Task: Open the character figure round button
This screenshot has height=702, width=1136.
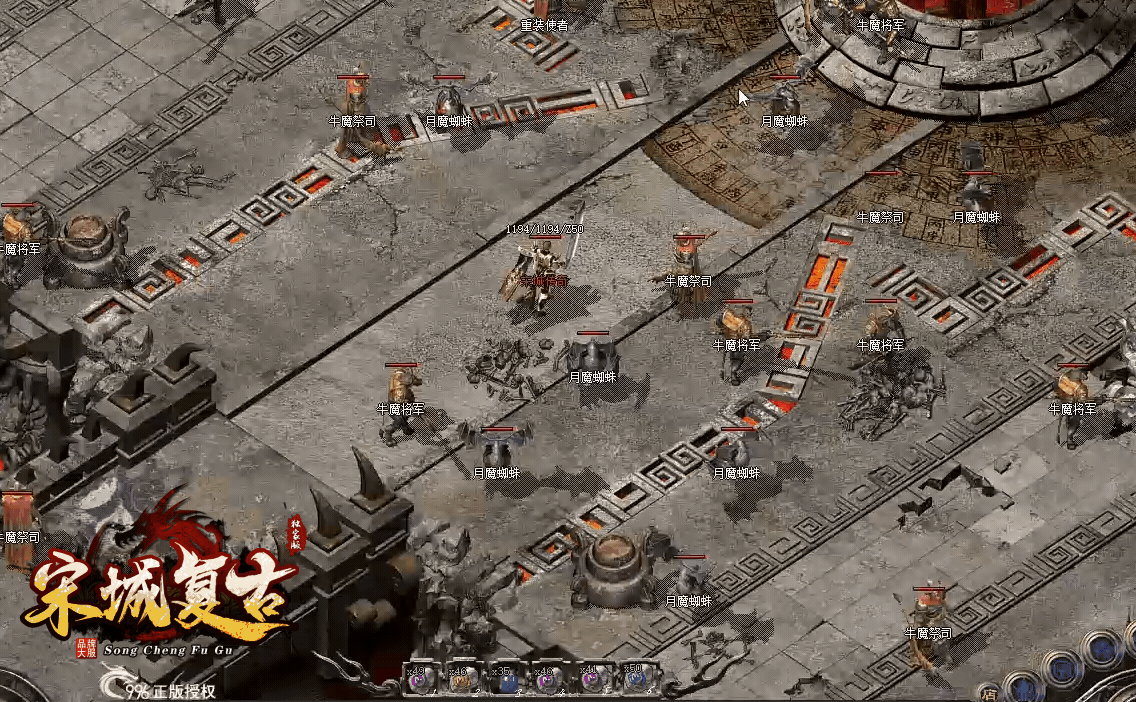Action: pyautogui.click(x=1023, y=688)
